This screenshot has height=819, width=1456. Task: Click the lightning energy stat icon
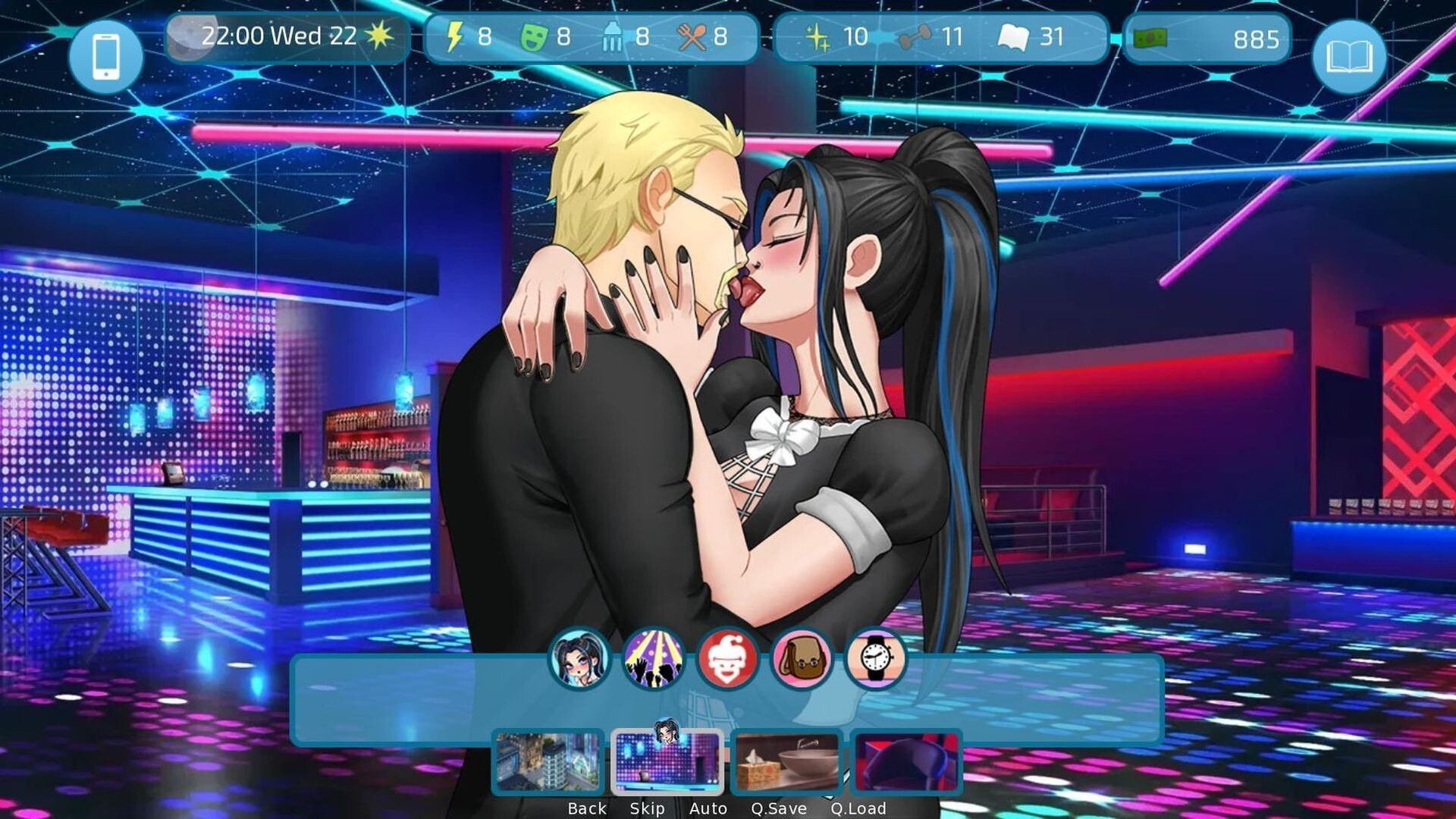pyautogui.click(x=456, y=36)
